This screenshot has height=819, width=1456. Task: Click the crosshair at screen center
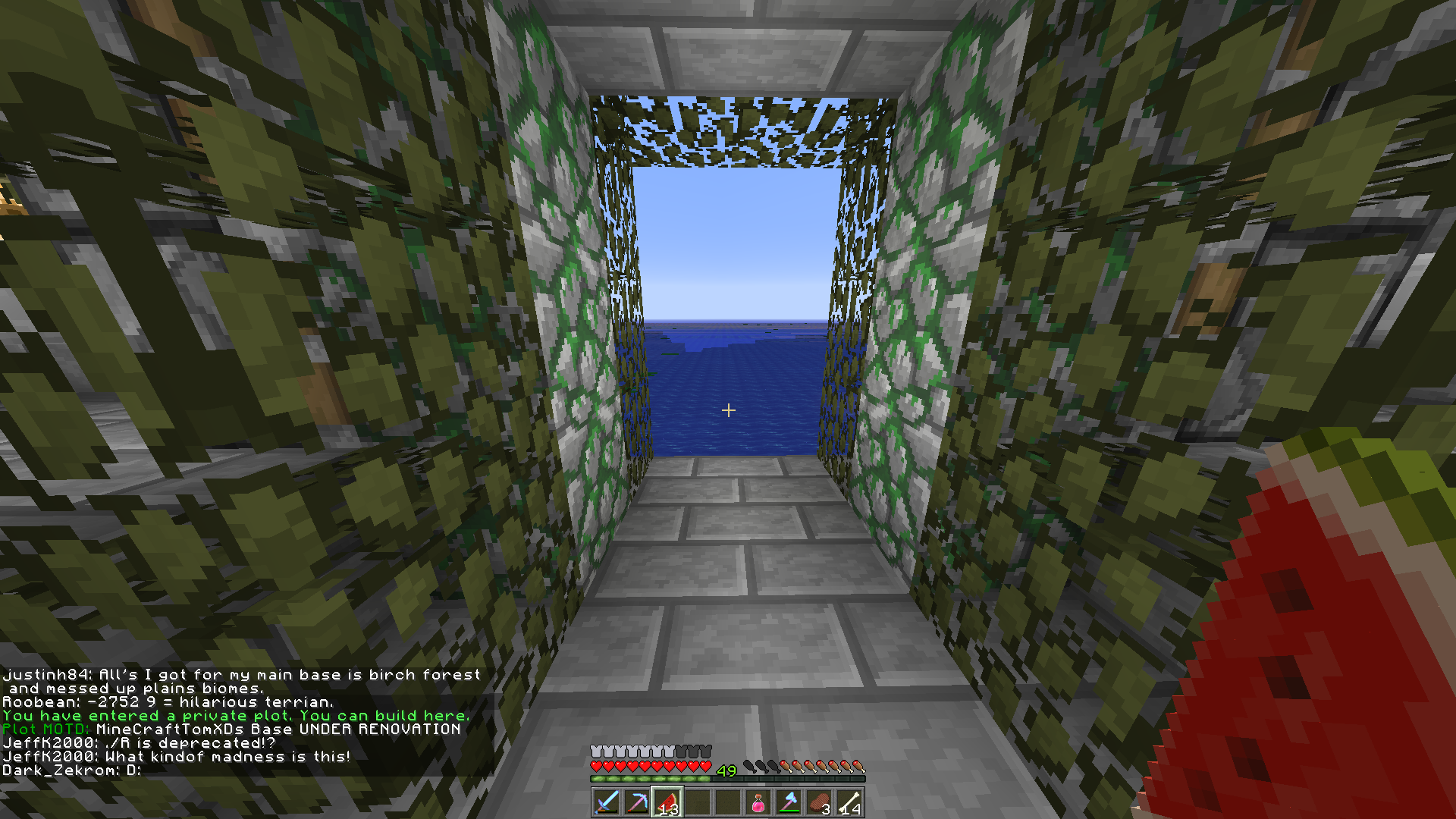coord(728,409)
